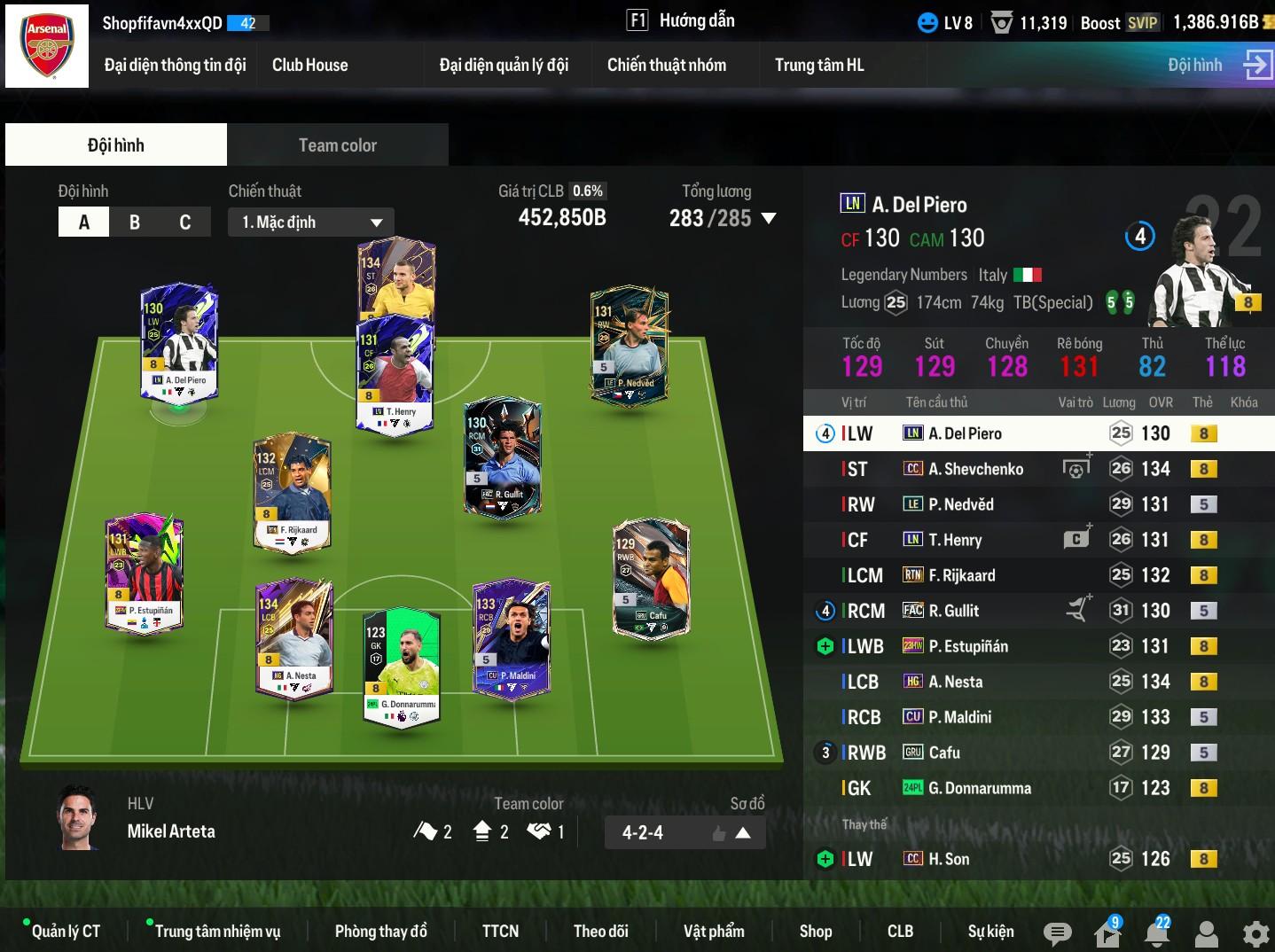Open Club House menu
This screenshot has width=1275, height=952.
pyautogui.click(x=309, y=65)
